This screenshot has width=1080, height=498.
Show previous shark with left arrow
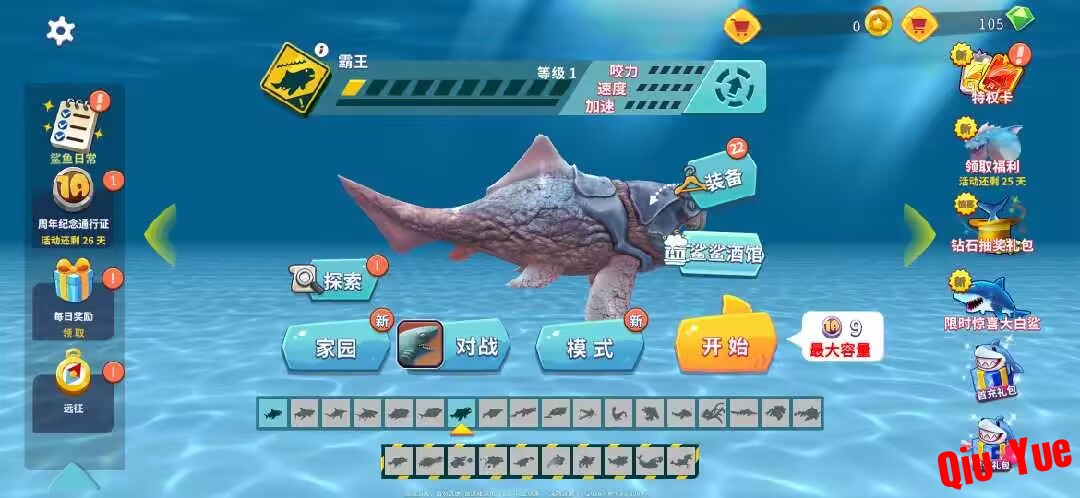[x=160, y=234]
